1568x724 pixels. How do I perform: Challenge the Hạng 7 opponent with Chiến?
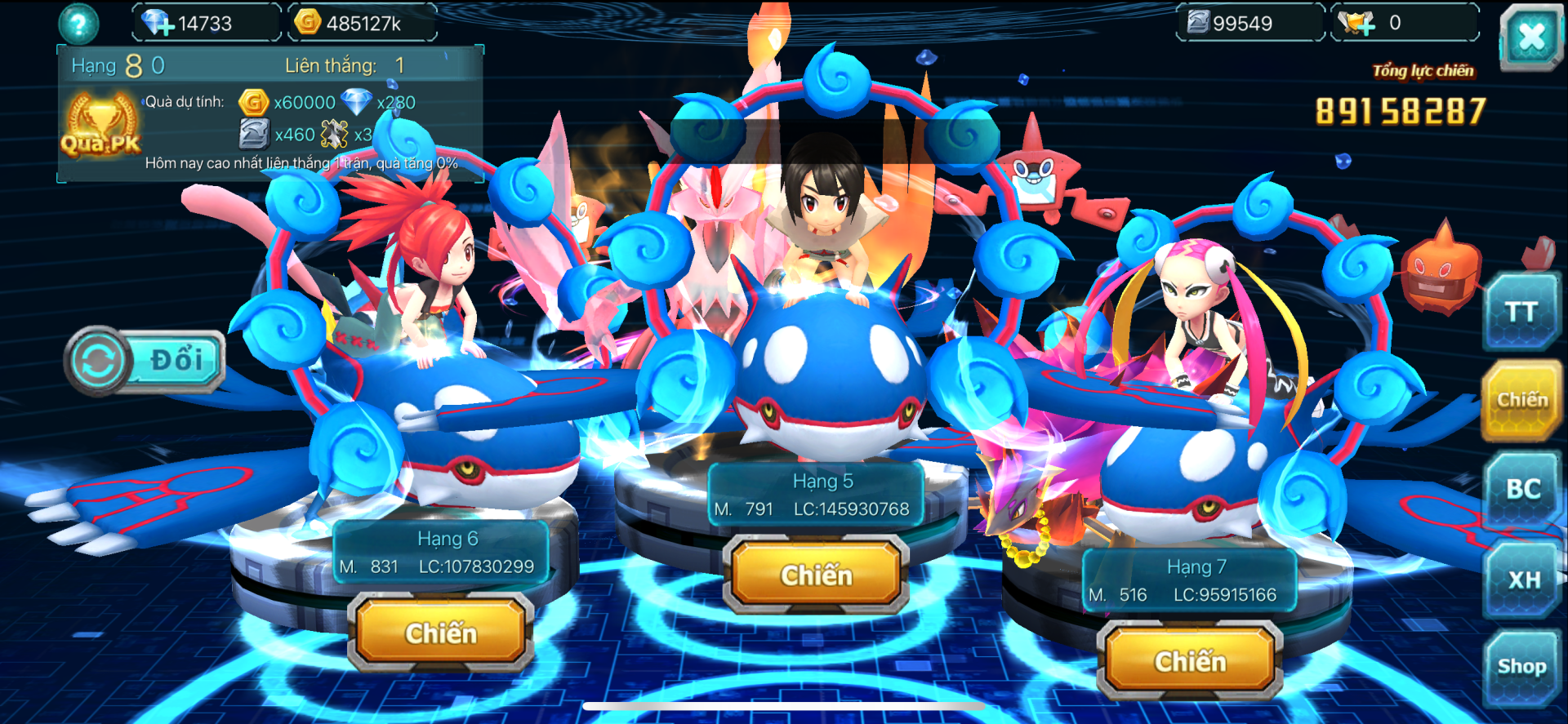1190,660
